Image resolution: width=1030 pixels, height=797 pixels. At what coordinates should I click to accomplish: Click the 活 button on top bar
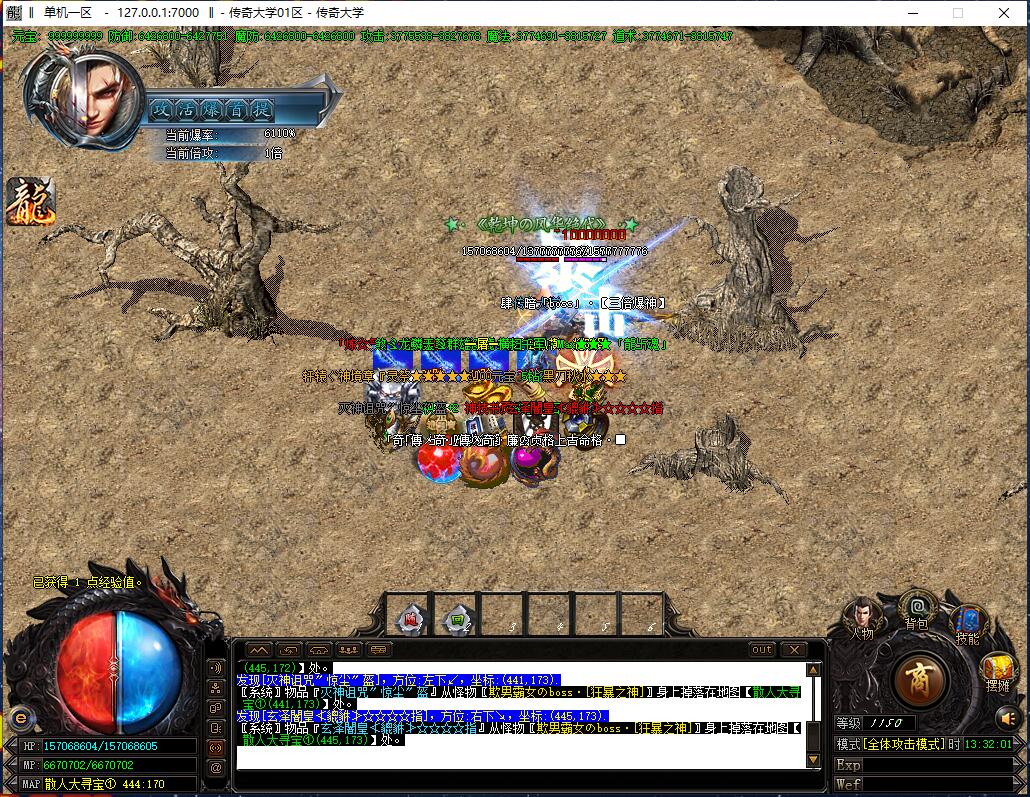[x=187, y=108]
